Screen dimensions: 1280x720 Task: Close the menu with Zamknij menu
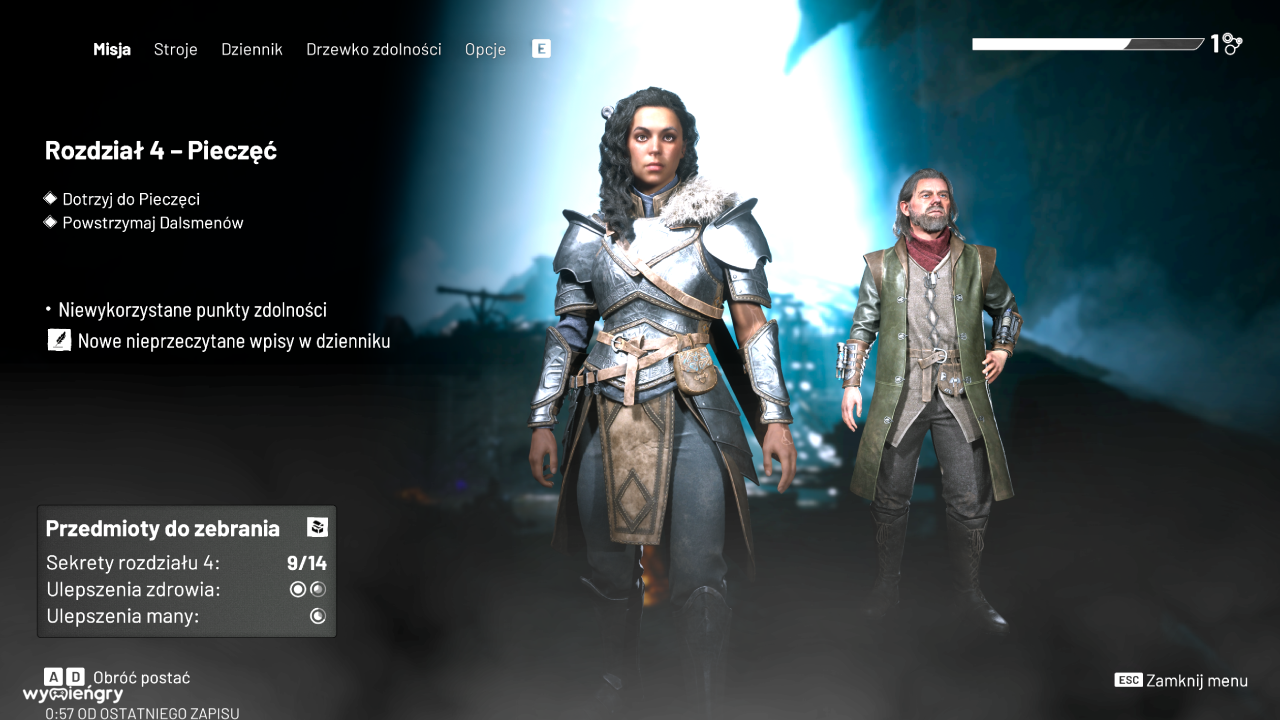click(x=1196, y=680)
